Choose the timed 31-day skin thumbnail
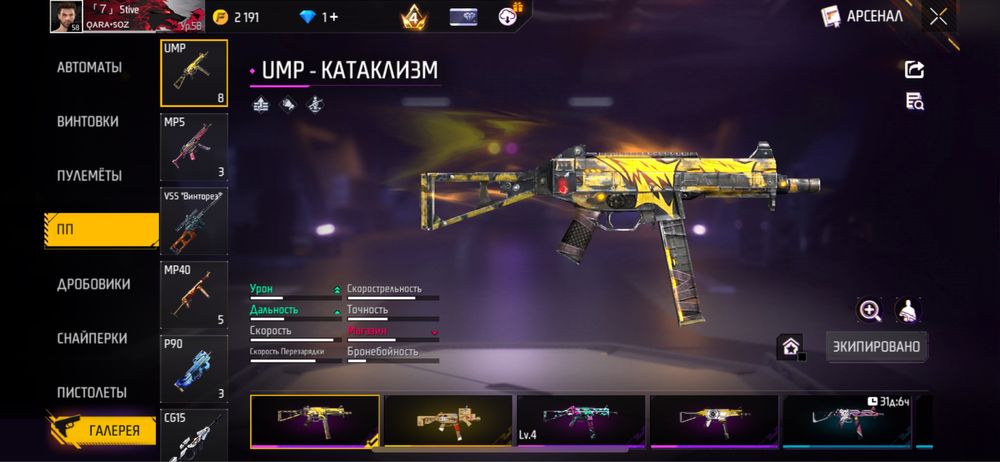This screenshot has height=462, width=1000. pyautogui.click(x=846, y=420)
